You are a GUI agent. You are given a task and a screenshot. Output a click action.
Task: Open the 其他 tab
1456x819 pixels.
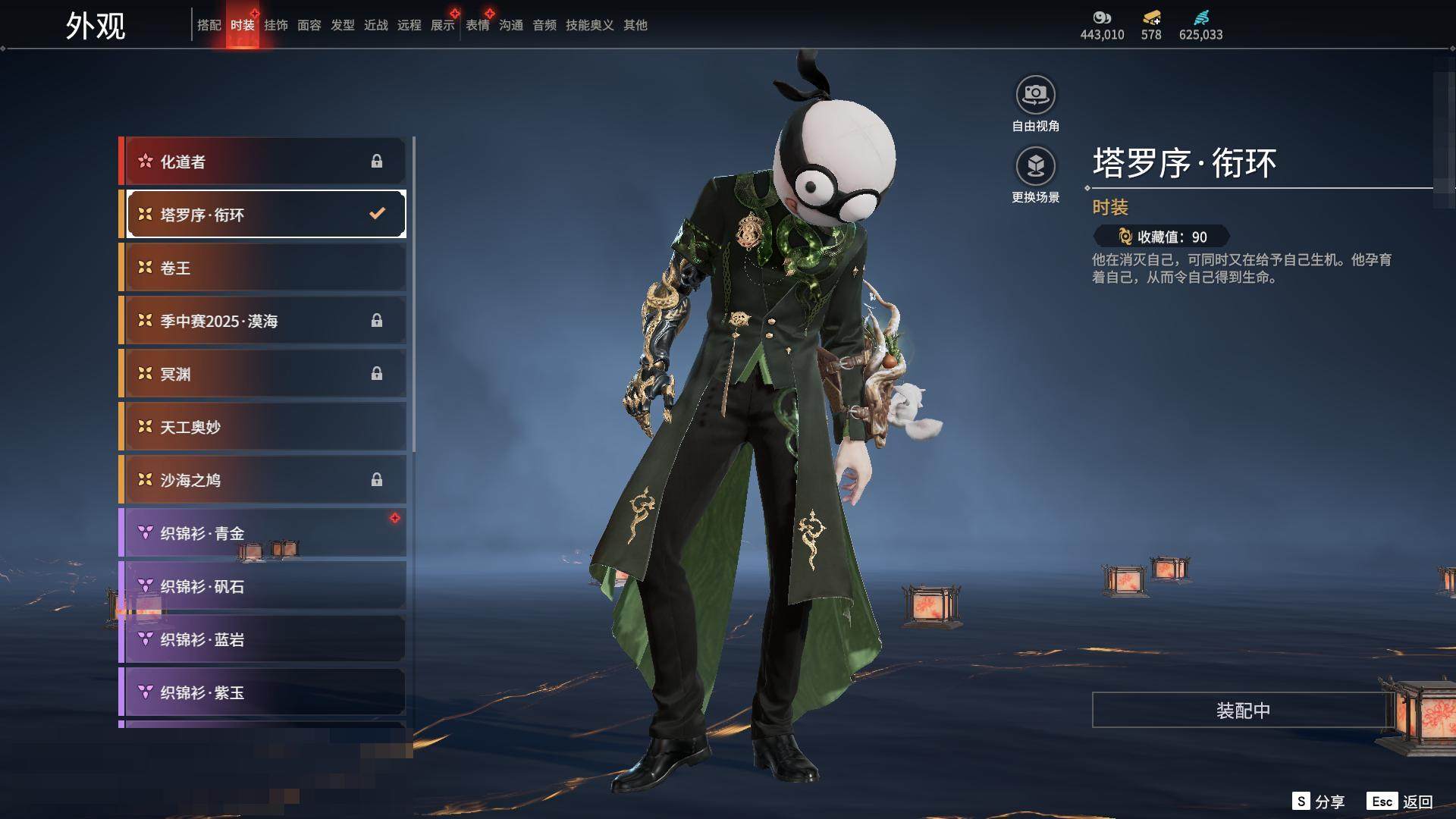pyautogui.click(x=635, y=25)
